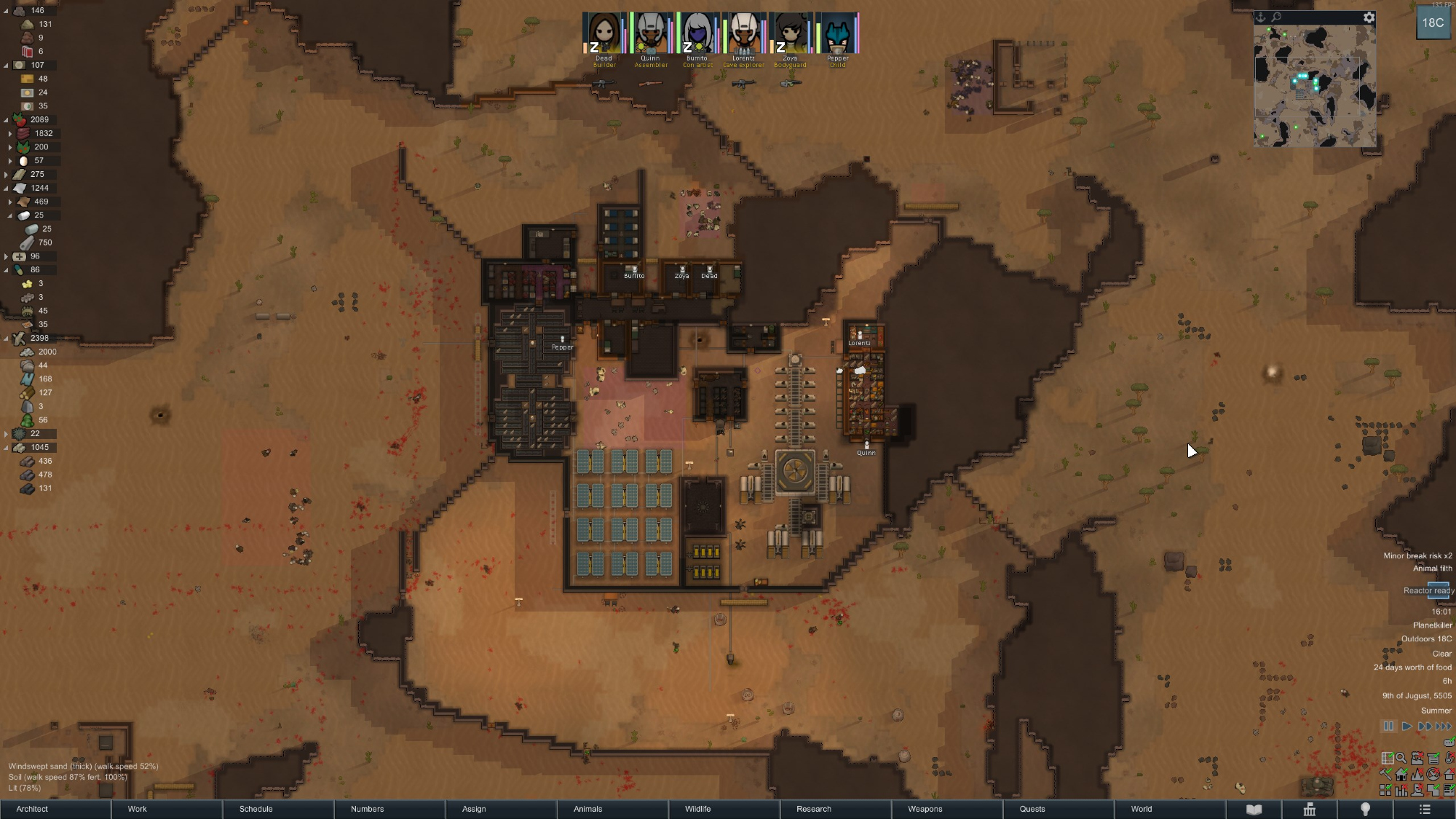The width and height of the screenshot is (1456, 819).
Task: Open minimap settings gear
Action: pos(1369,17)
